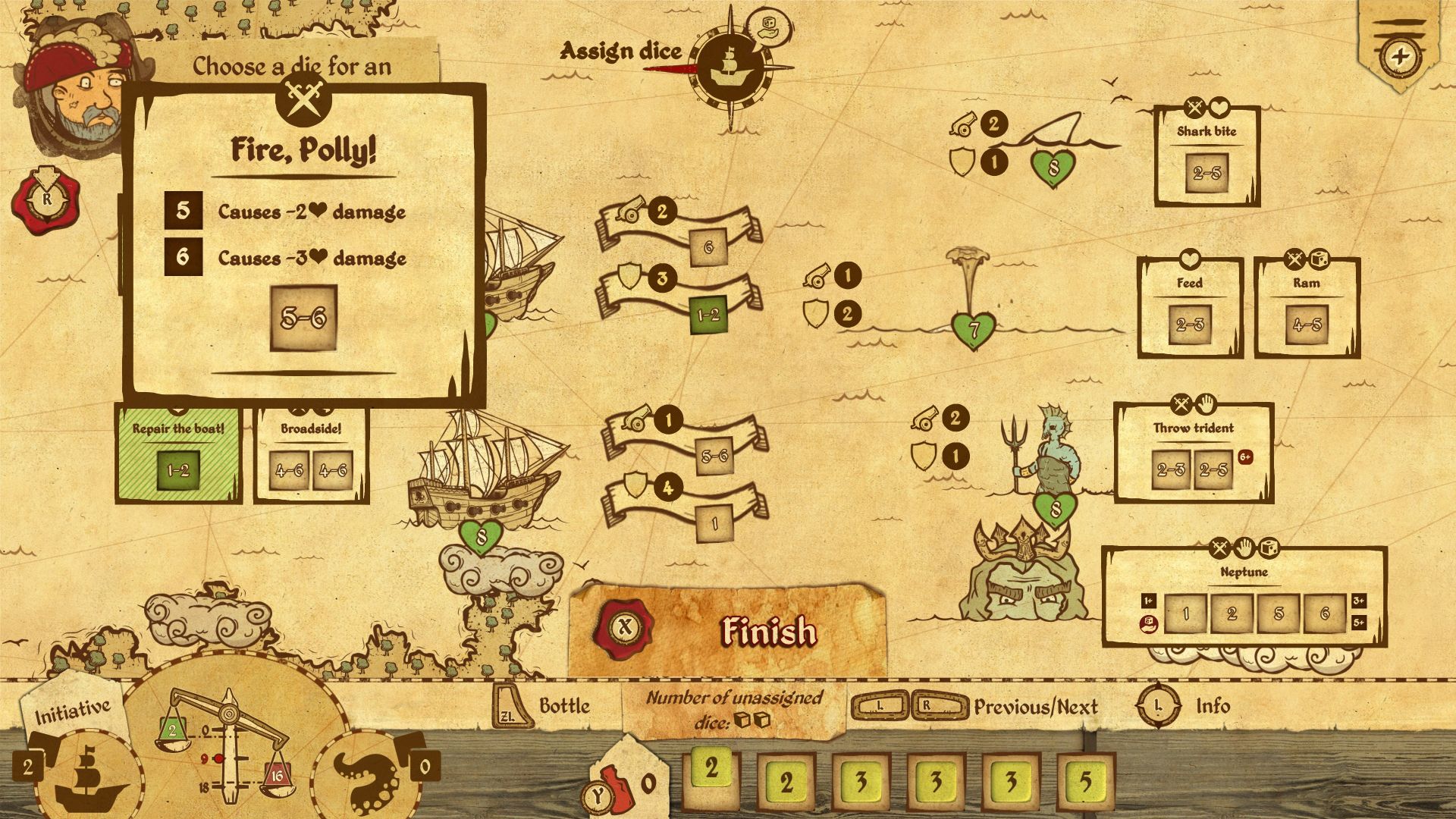Open the Shark bite enemy card
Viewport: 1456px width, 819px height.
[x=1207, y=157]
